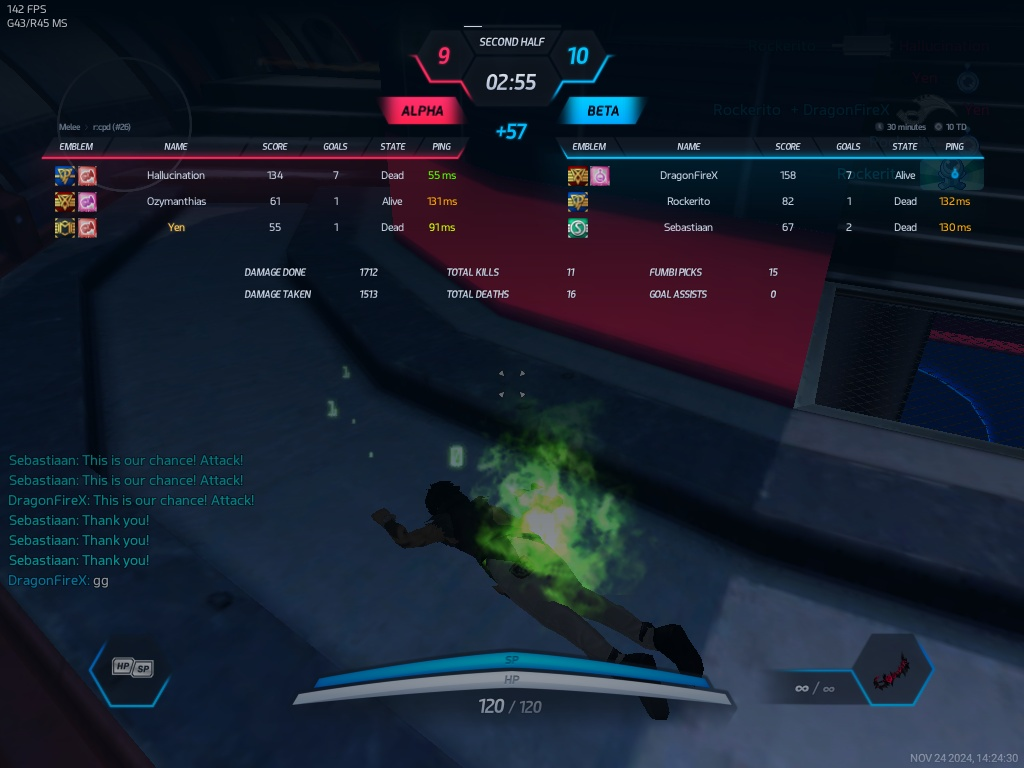Select DragonFireX's row on Beta team
The width and height of the screenshot is (1024, 768).
click(x=689, y=175)
